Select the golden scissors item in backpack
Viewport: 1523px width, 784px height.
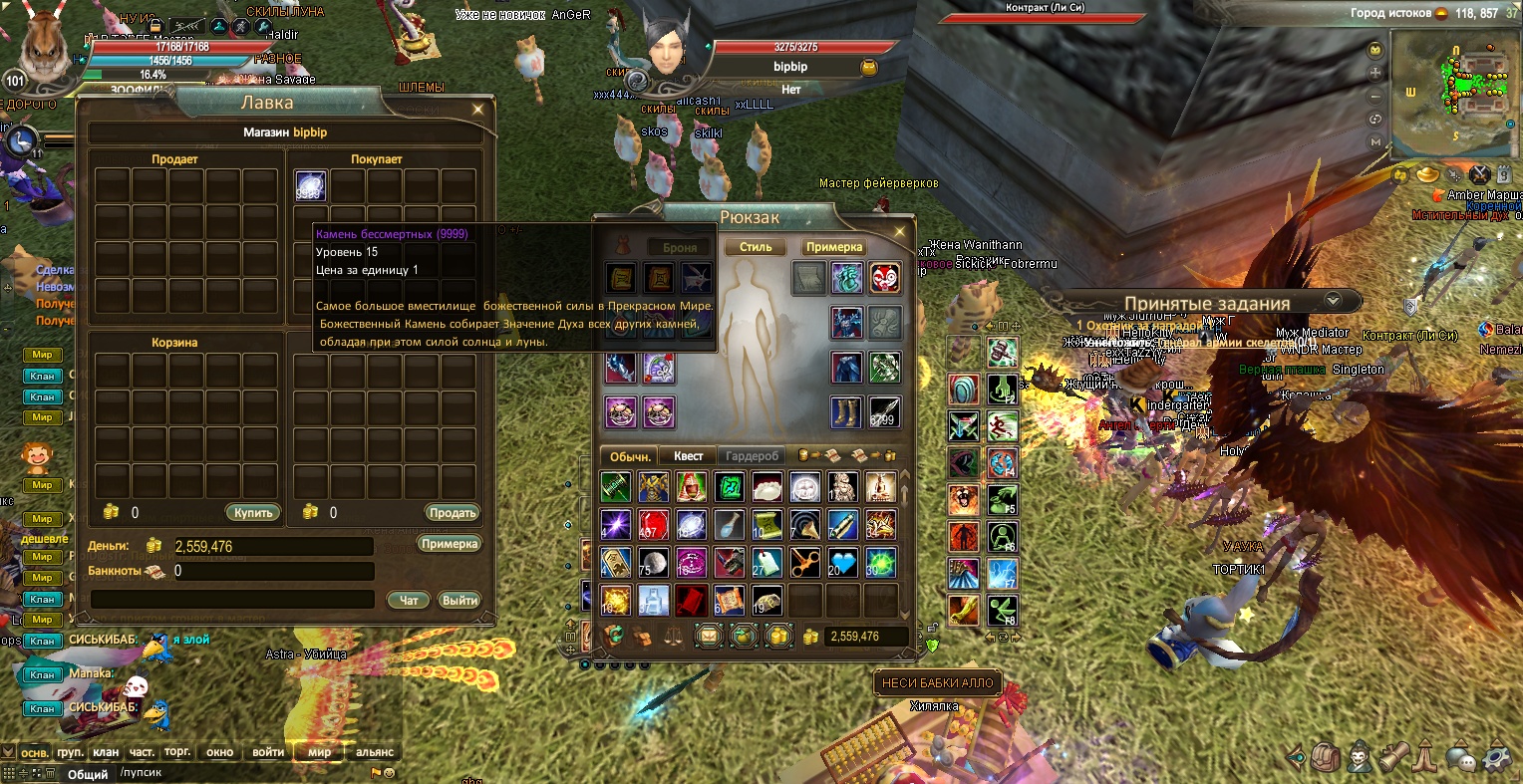(805, 563)
